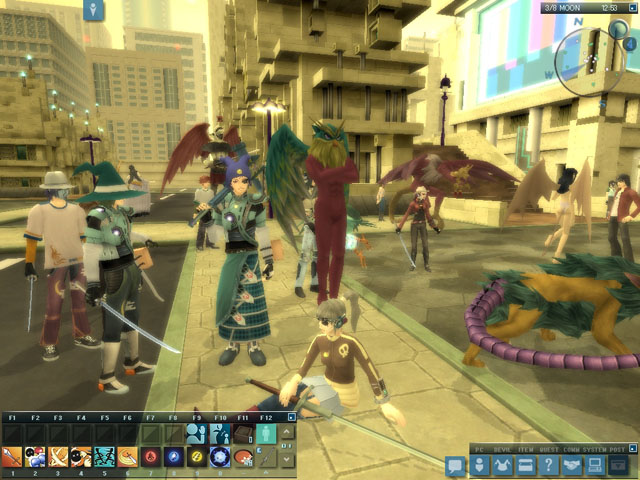
Task: Open the System menu
Action: [x=594, y=465]
